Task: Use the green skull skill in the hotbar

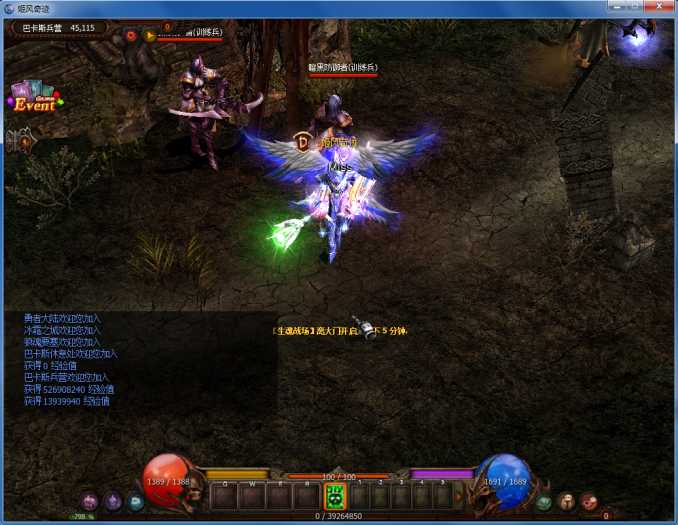Action: (x=336, y=496)
